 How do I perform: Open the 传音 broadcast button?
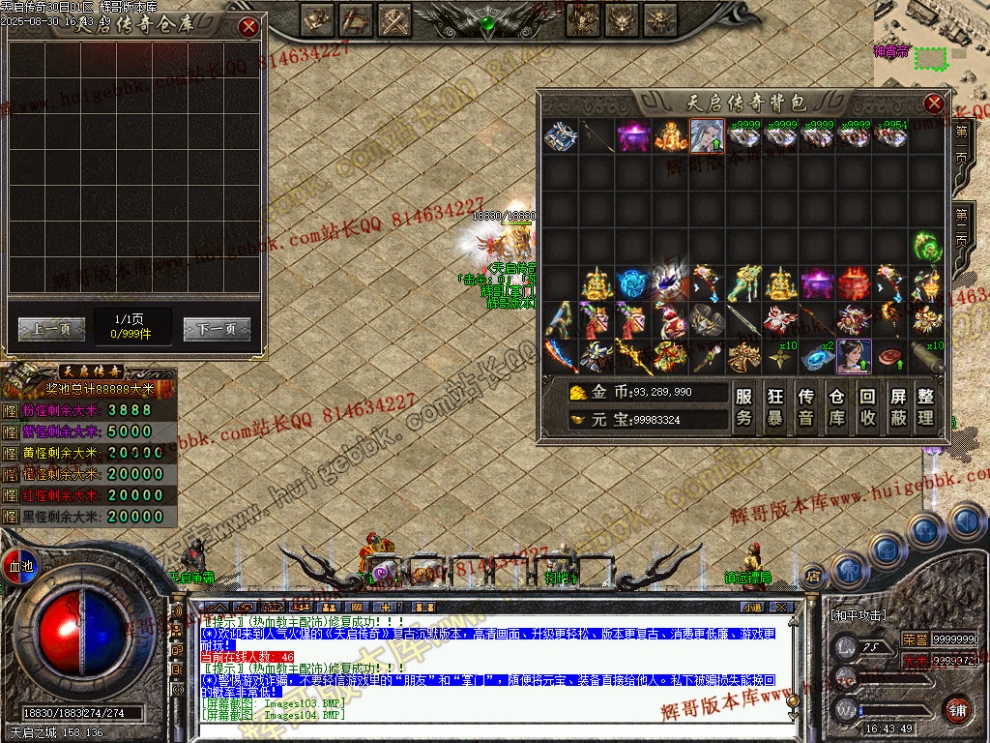806,407
